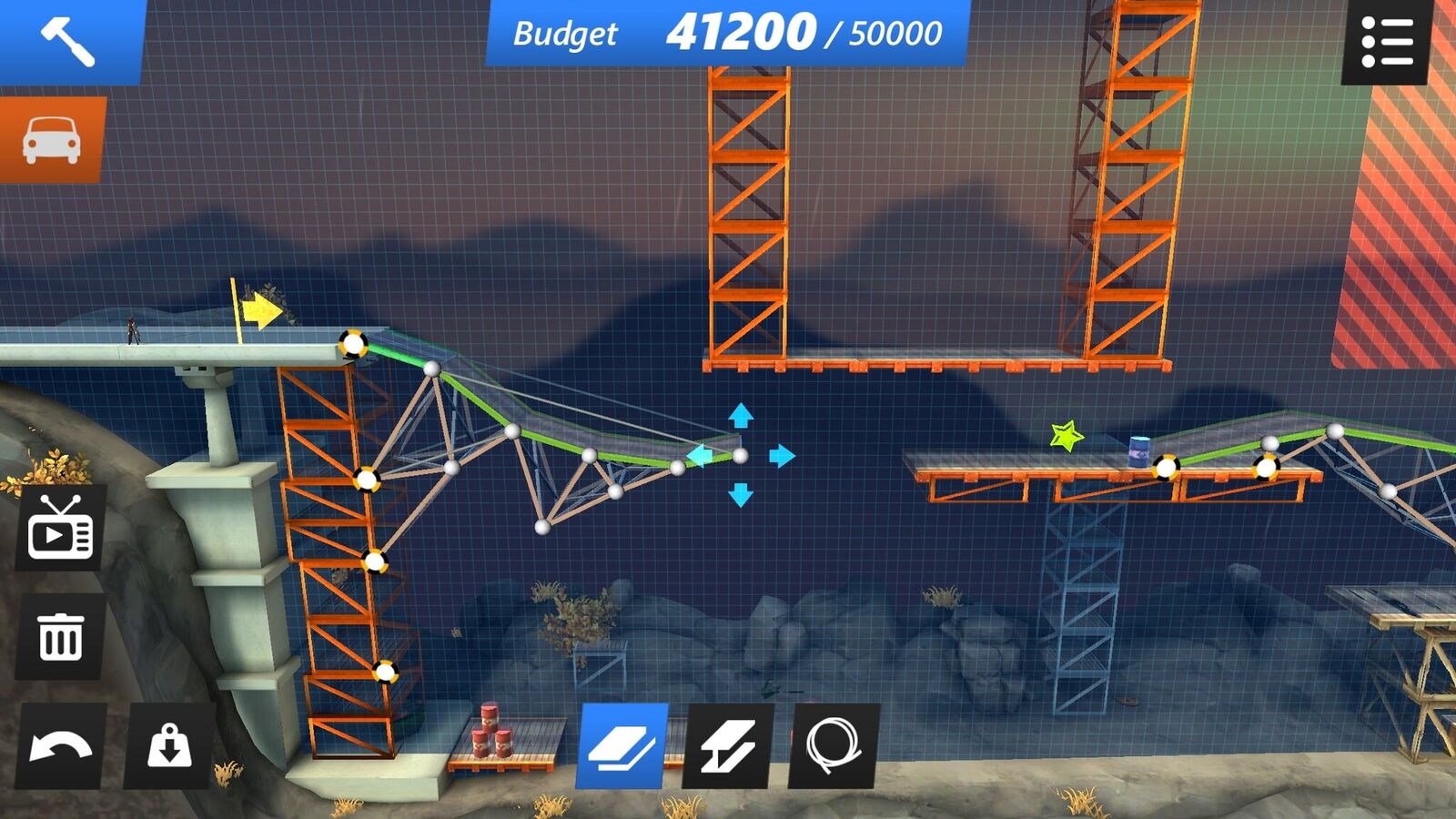This screenshot has height=819, width=1456.
Task: Clear all built structures with the trash icon
Action: [60, 635]
